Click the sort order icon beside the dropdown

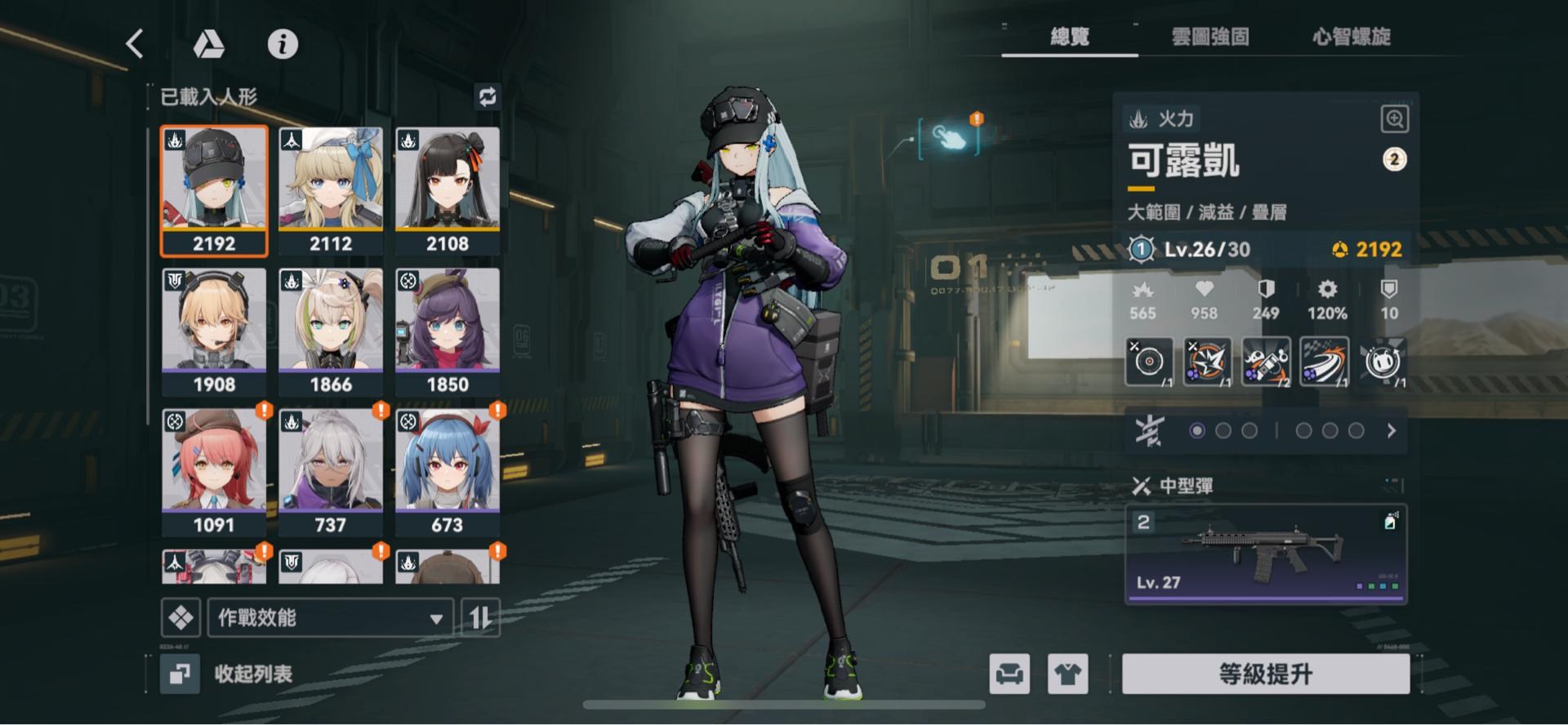[480, 618]
